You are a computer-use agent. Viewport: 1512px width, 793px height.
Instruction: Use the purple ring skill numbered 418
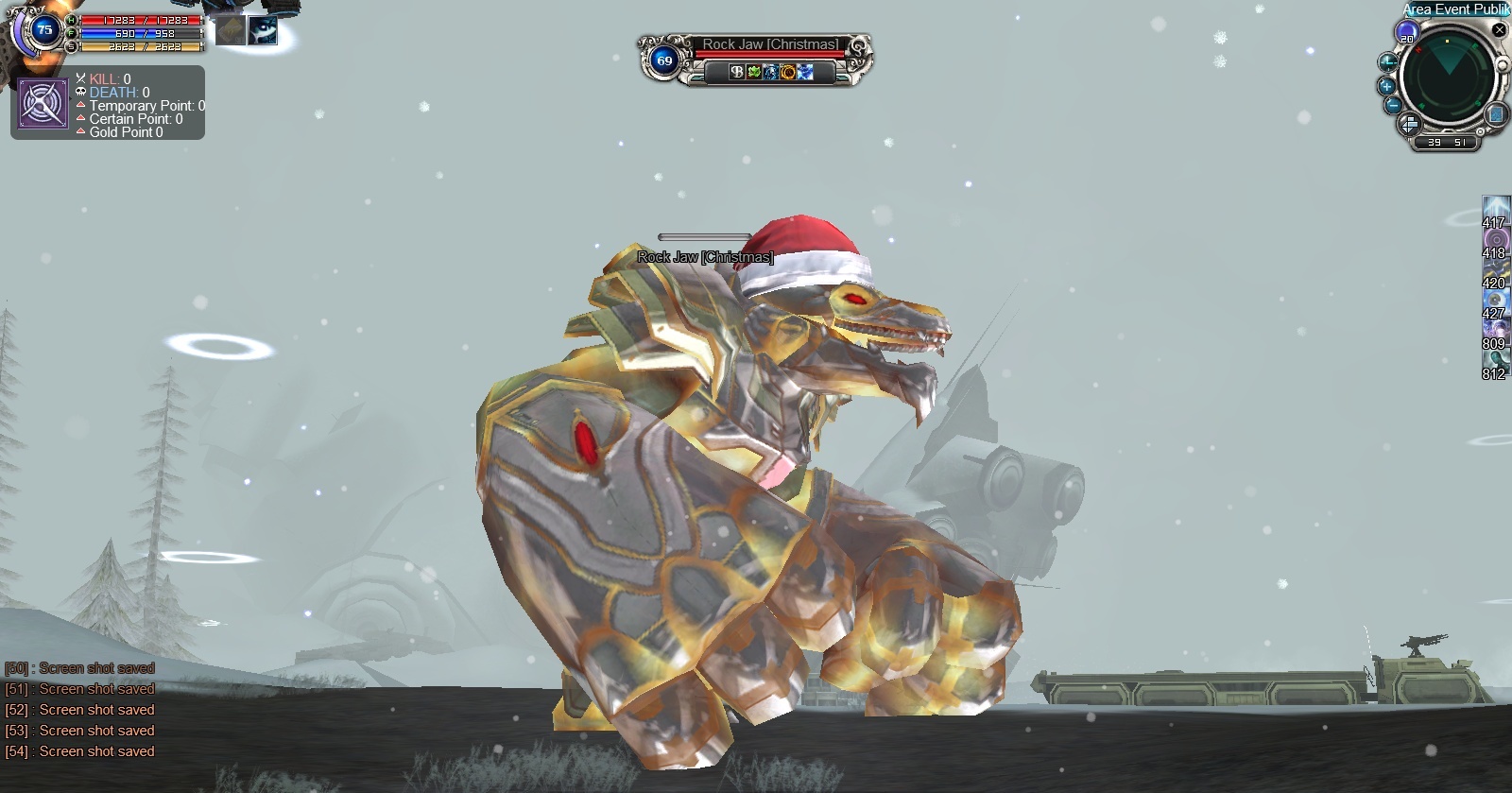1495,240
